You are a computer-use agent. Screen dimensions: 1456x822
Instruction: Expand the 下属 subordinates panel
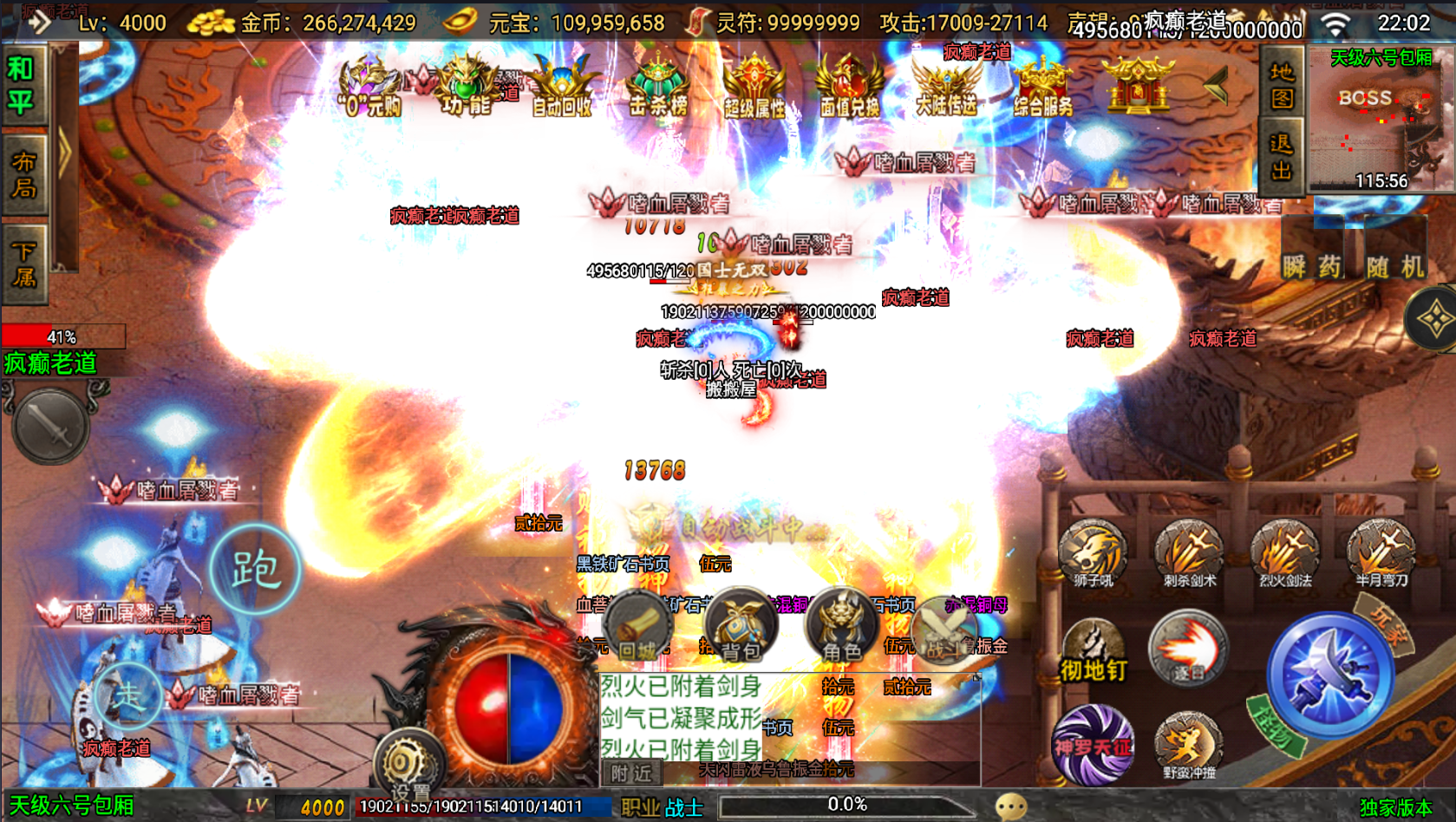[23, 260]
